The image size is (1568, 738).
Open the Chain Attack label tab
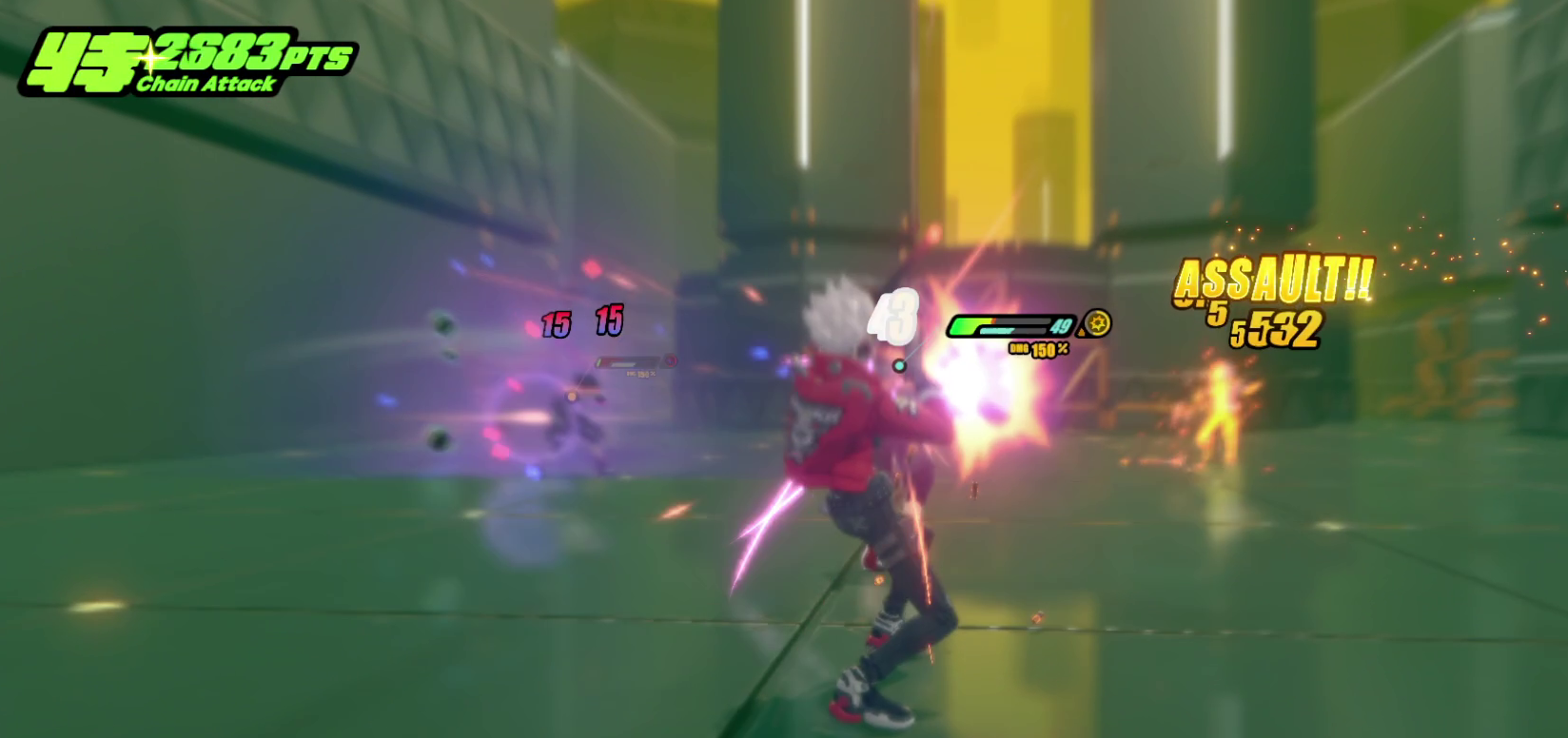tap(205, 86)
